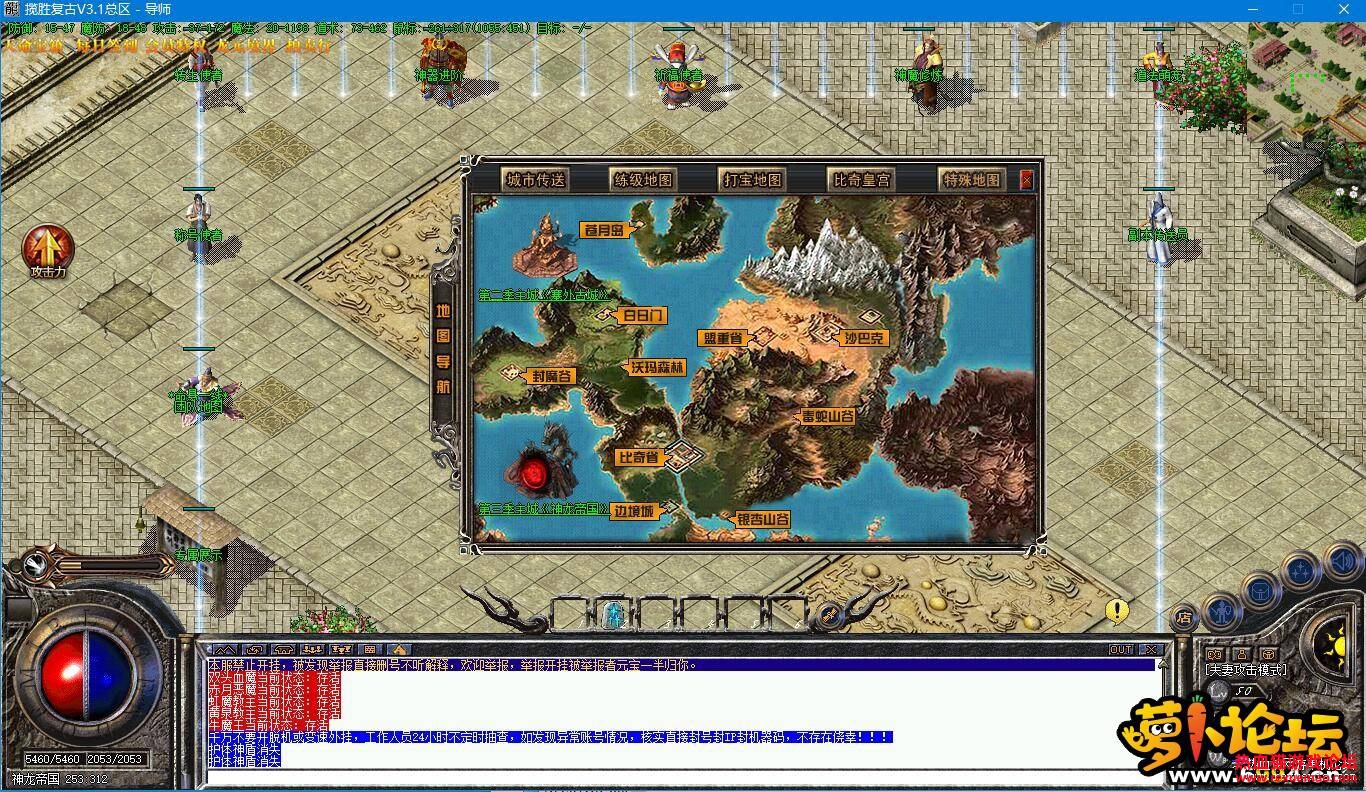This screenshot has height=792, width=1366.
Task: Teleport to 沙巴克 castle label
Action: [864, 339]
